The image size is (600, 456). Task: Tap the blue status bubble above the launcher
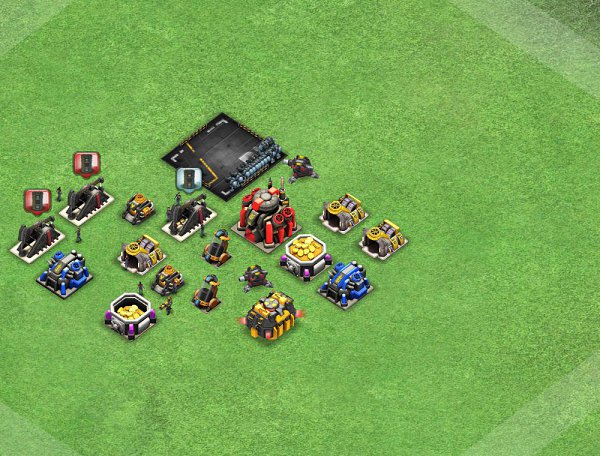(x=188, y=178)
